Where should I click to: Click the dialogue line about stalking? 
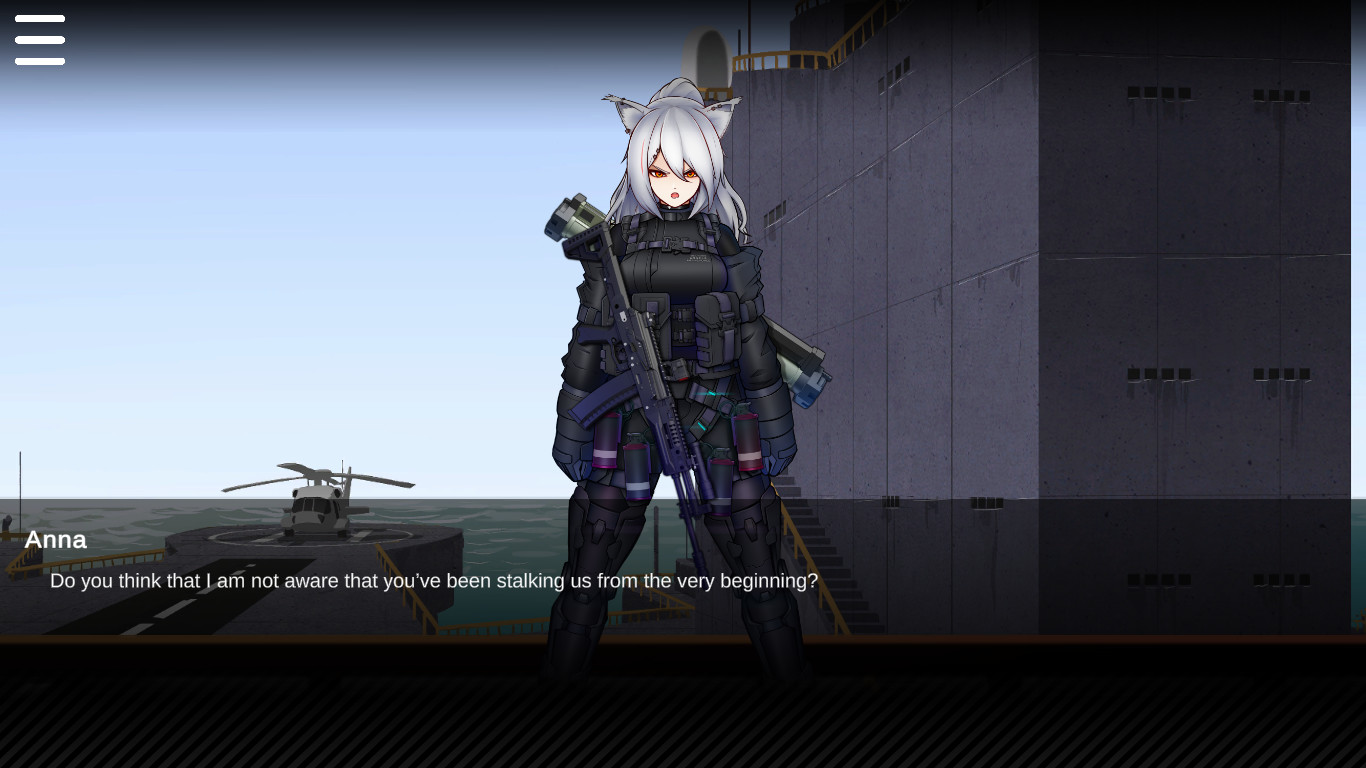point(433,581)
